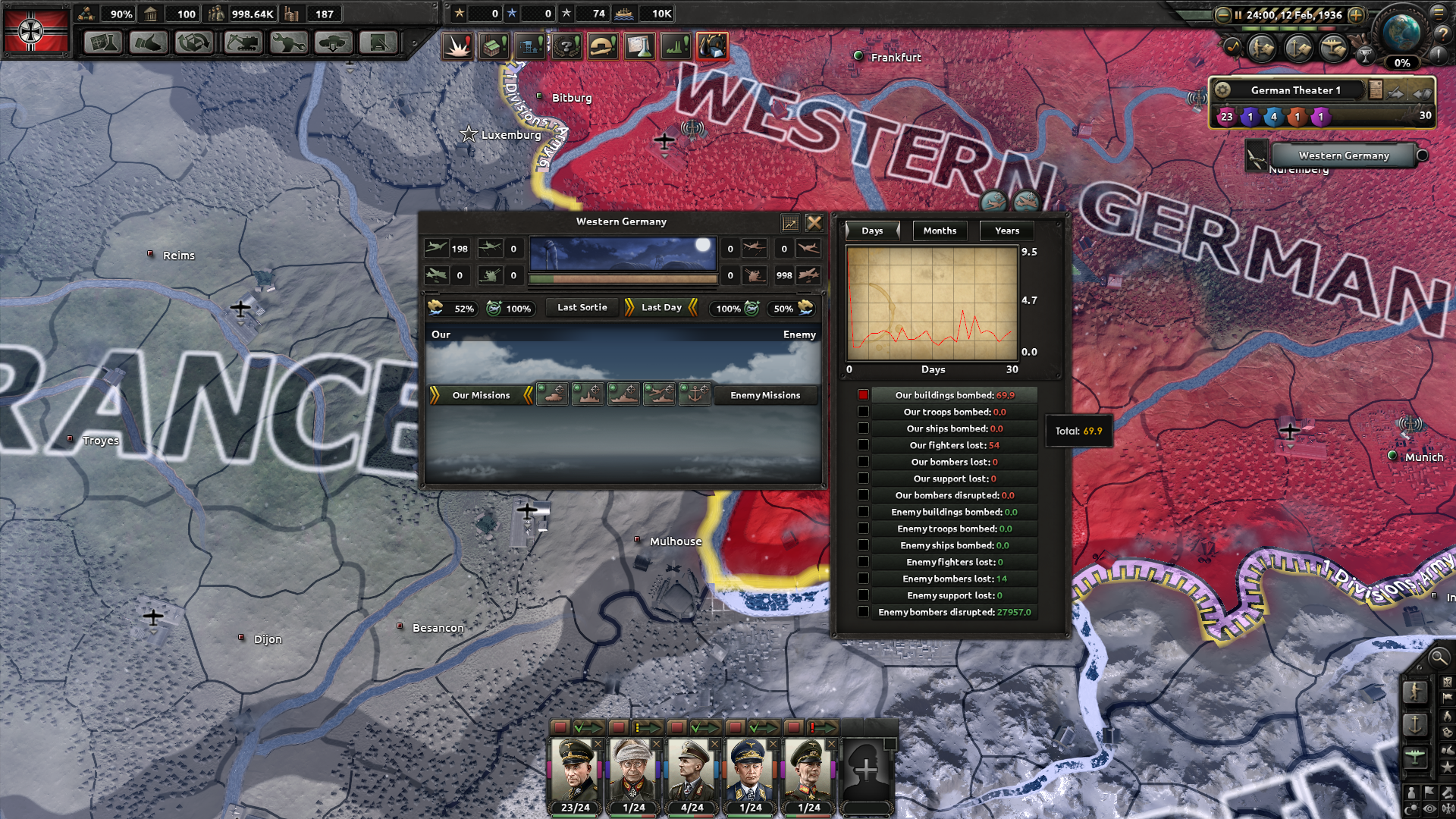
Task: Open the Deploy units tank icon
Action: point(332,43)
